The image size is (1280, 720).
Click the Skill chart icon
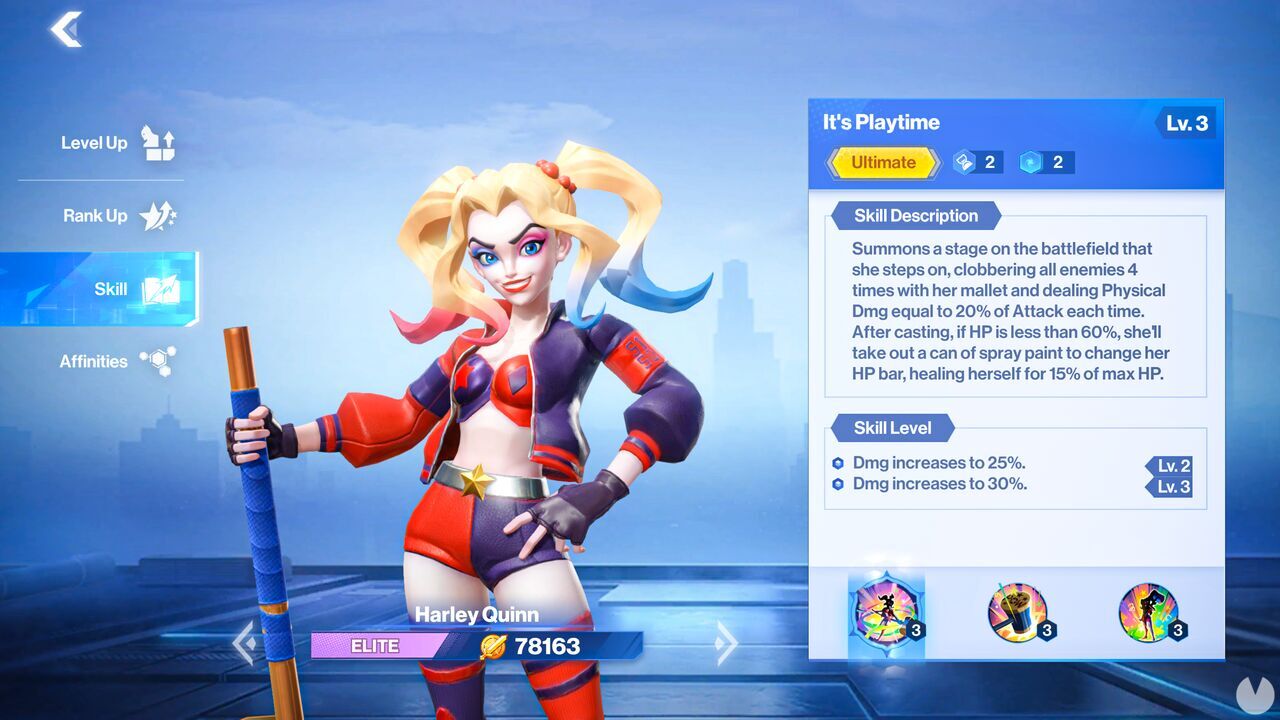pos(160,287)
